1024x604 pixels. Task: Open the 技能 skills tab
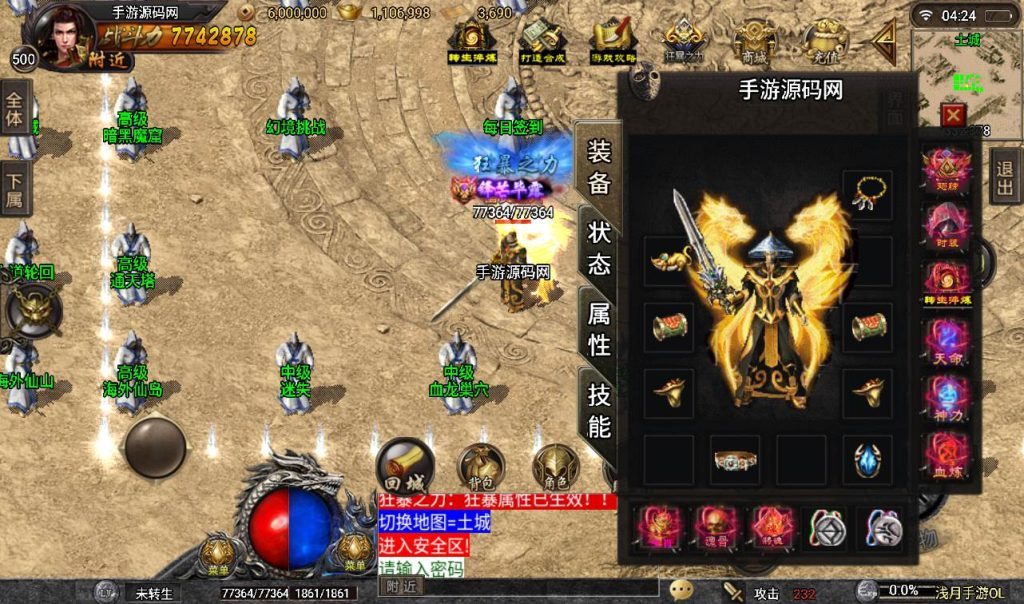(x=599, y=412)
